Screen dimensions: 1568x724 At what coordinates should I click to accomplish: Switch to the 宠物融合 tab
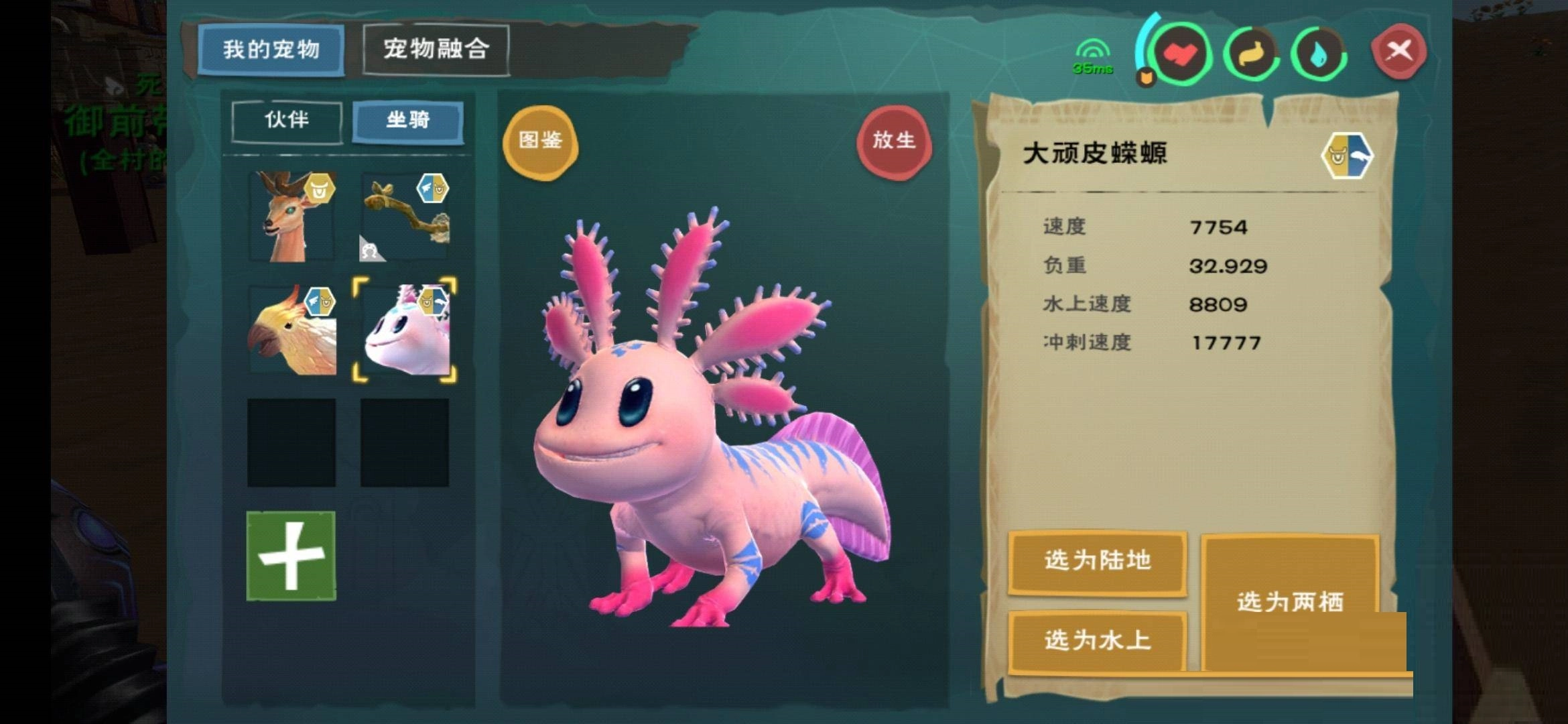pyautogui.click(x=436, y=50)
